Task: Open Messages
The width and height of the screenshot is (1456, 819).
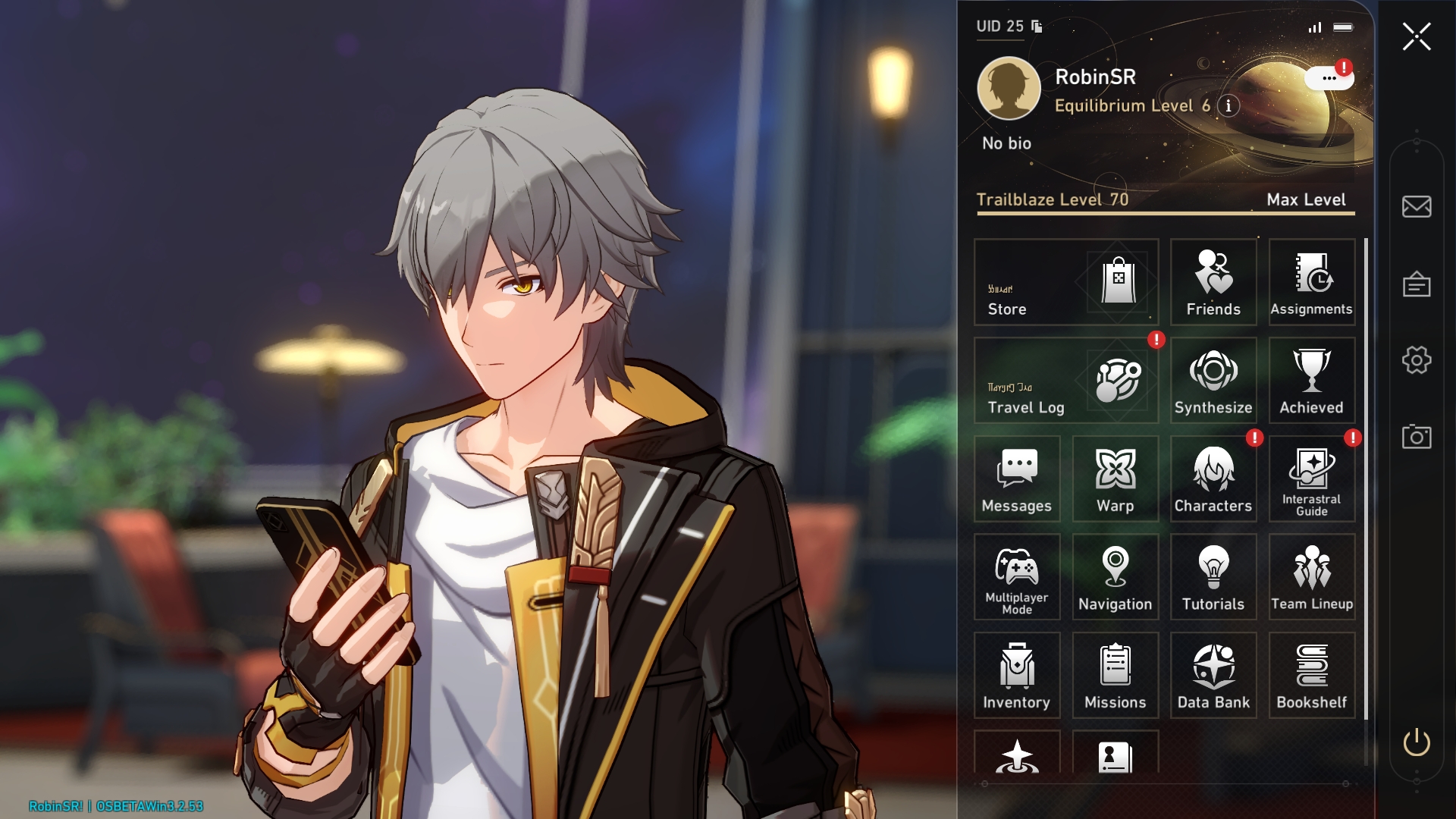Action: (1017, 479)
